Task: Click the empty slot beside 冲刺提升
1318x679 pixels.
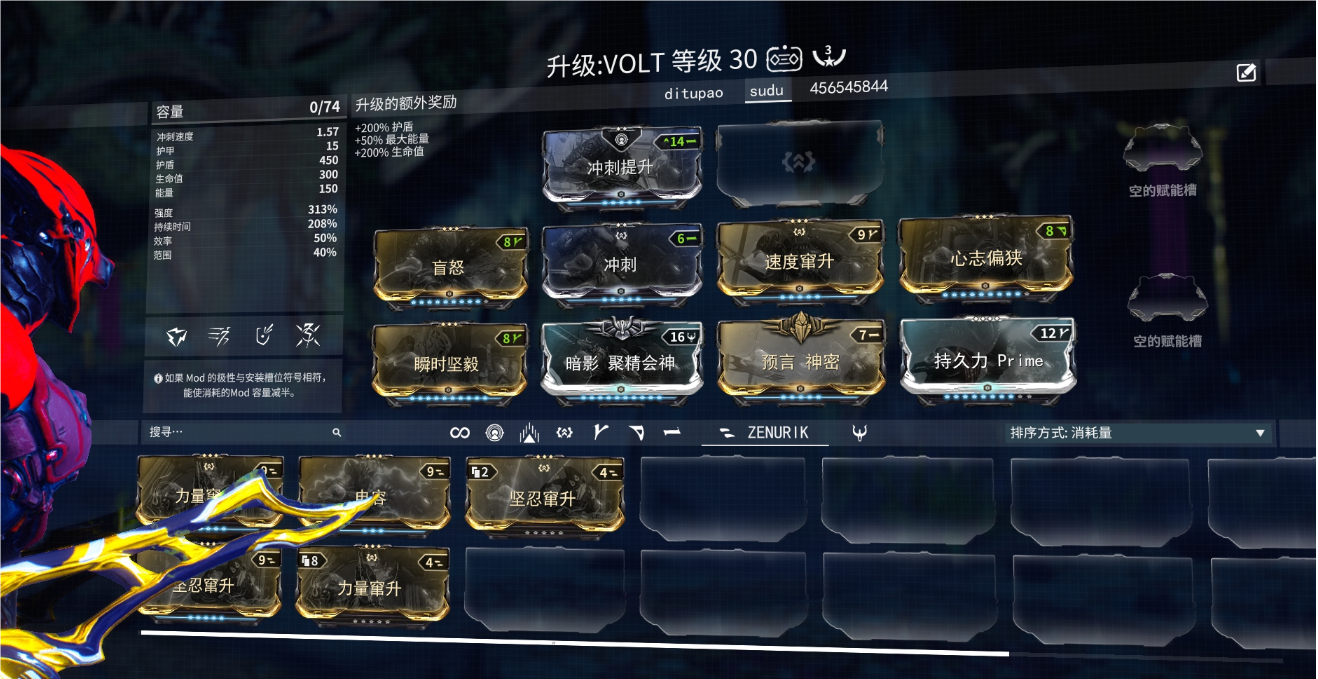Action: click(801, 162)
